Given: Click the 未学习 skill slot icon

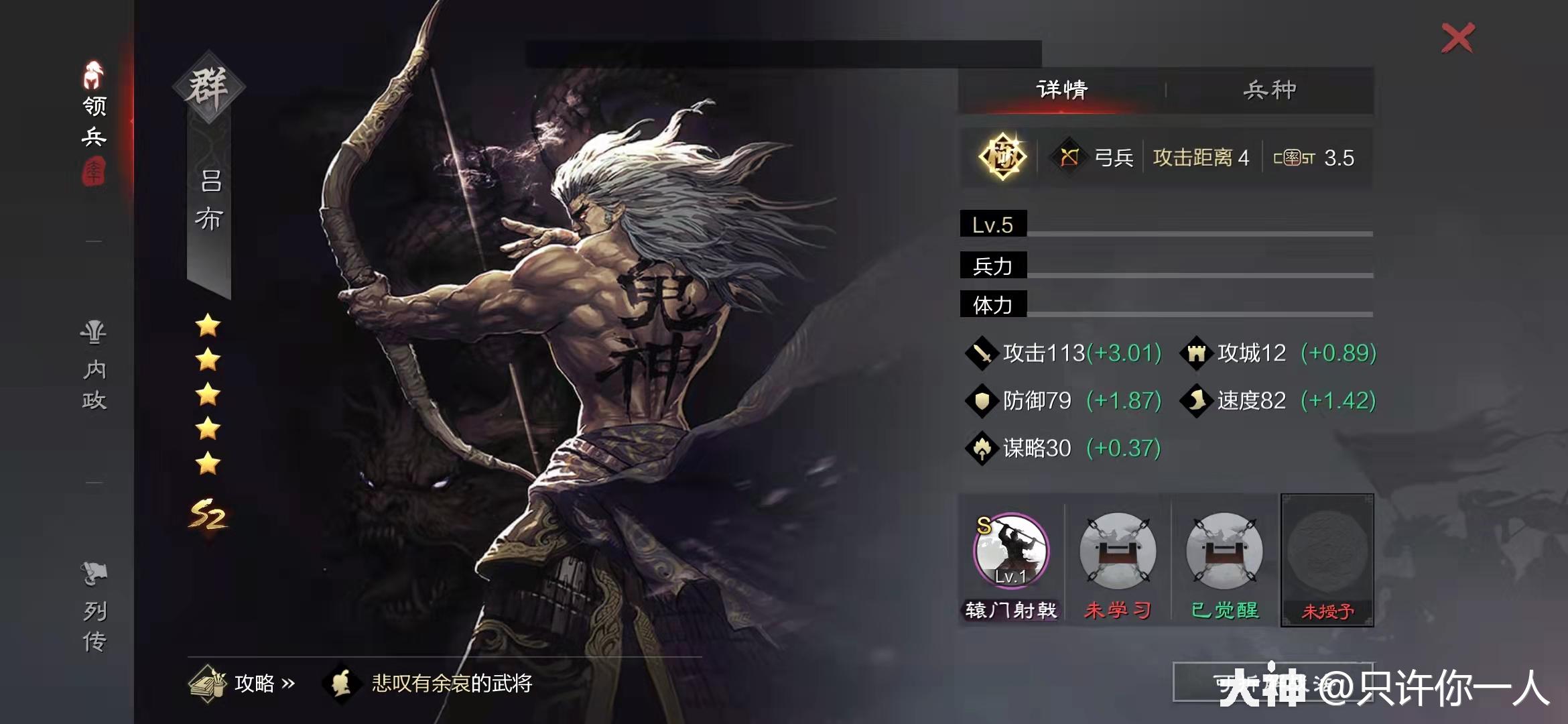Looking at the screenshot, I should pyautogui.click(x=1118, y=551).
